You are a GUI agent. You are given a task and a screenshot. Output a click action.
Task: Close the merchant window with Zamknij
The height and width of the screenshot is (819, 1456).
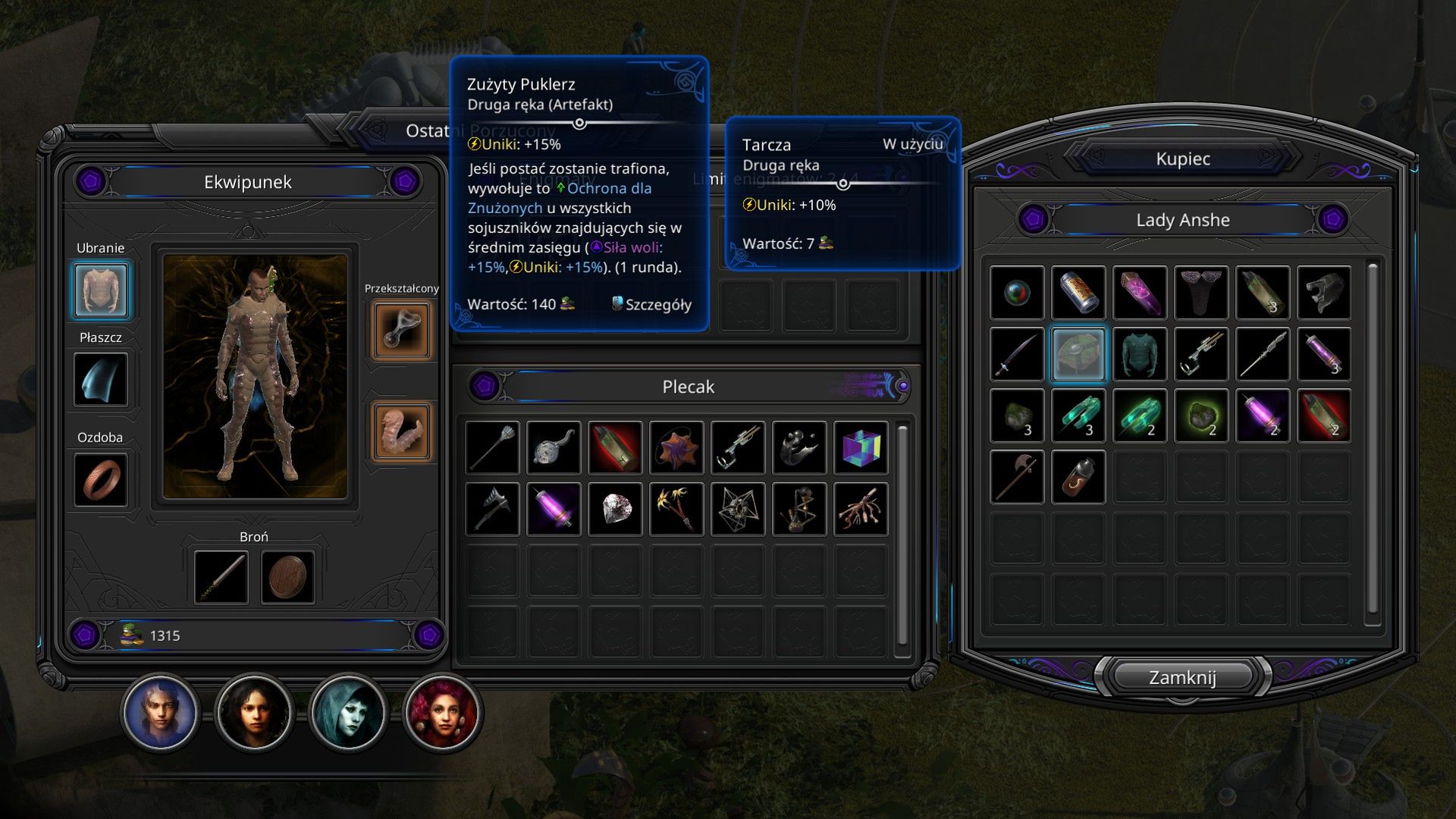coord(1181,677)
